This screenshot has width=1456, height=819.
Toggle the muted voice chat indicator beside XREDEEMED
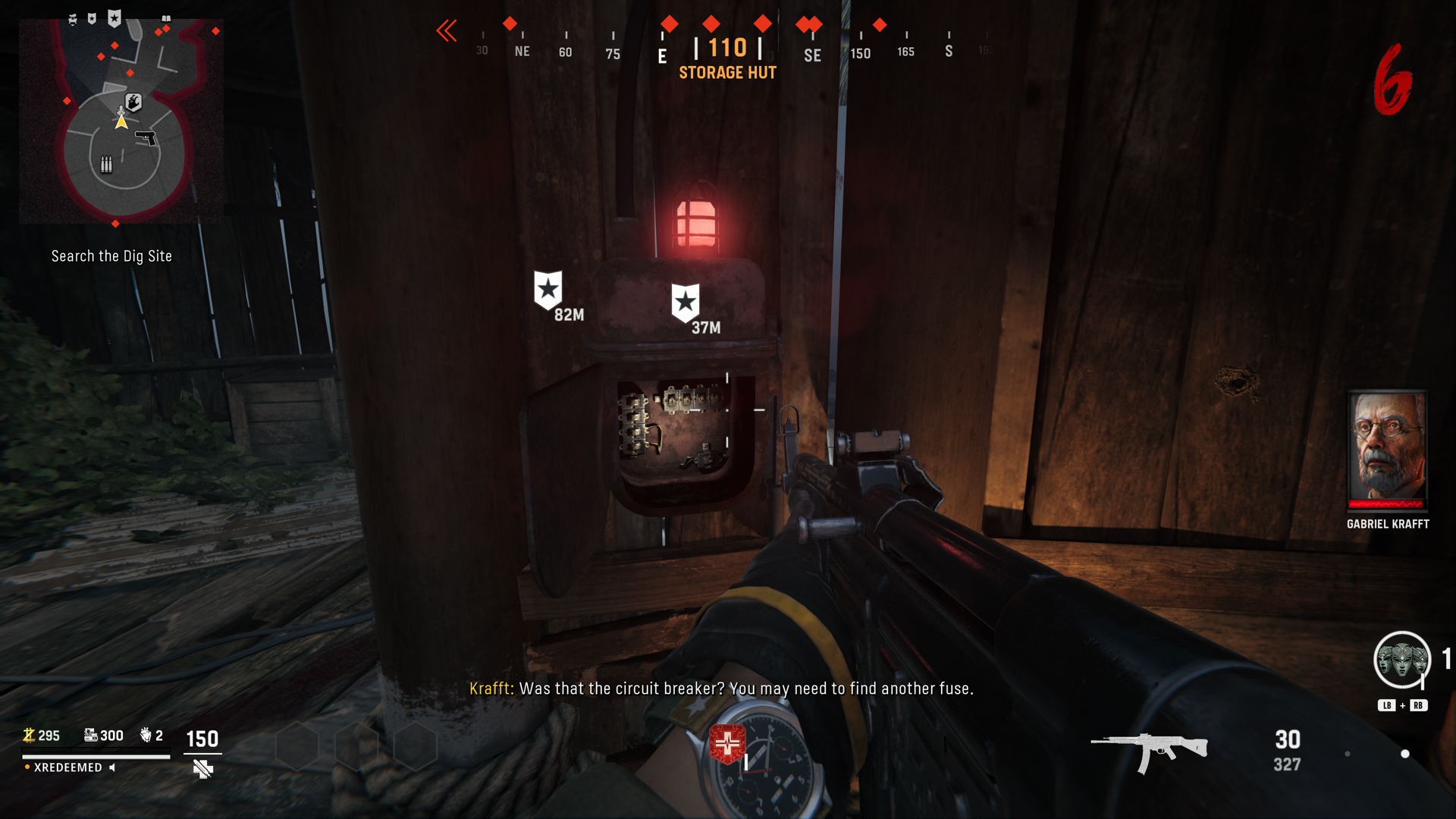click(114, 767)
